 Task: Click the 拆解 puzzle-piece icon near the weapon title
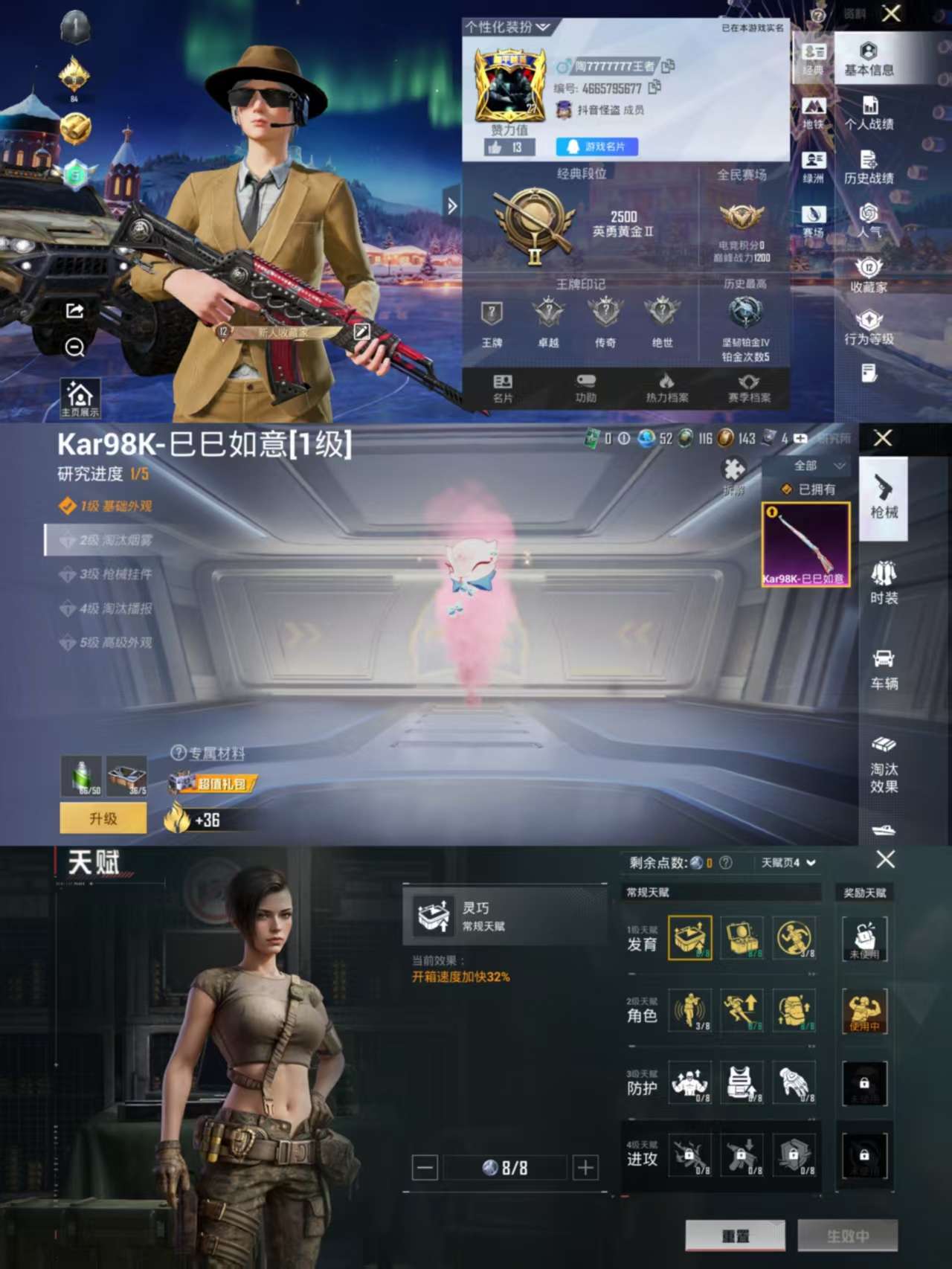(735, 471)
